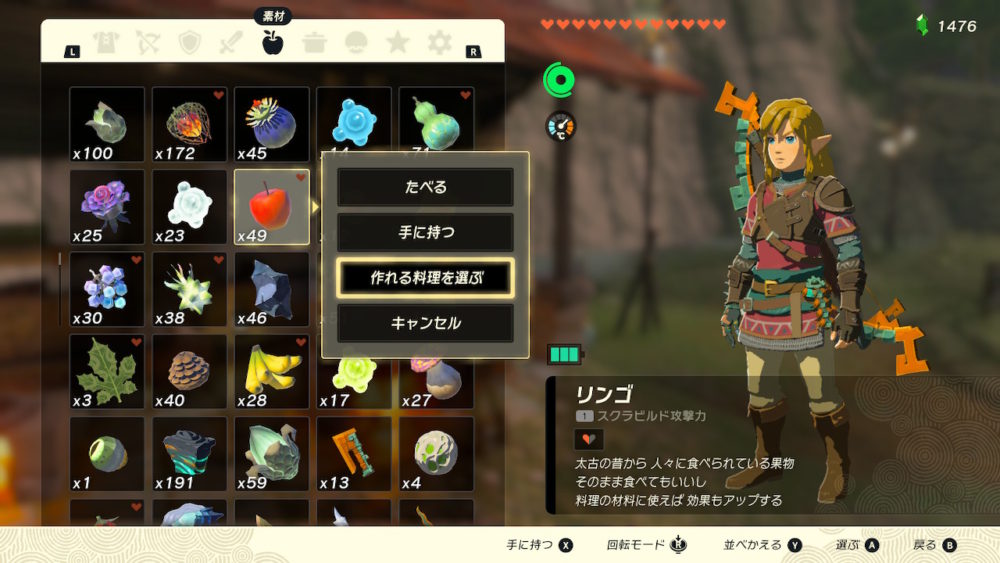The width and height of the screenshot is (1000, 563).
Task: Open the bow inventory tab
Action: 148,43
